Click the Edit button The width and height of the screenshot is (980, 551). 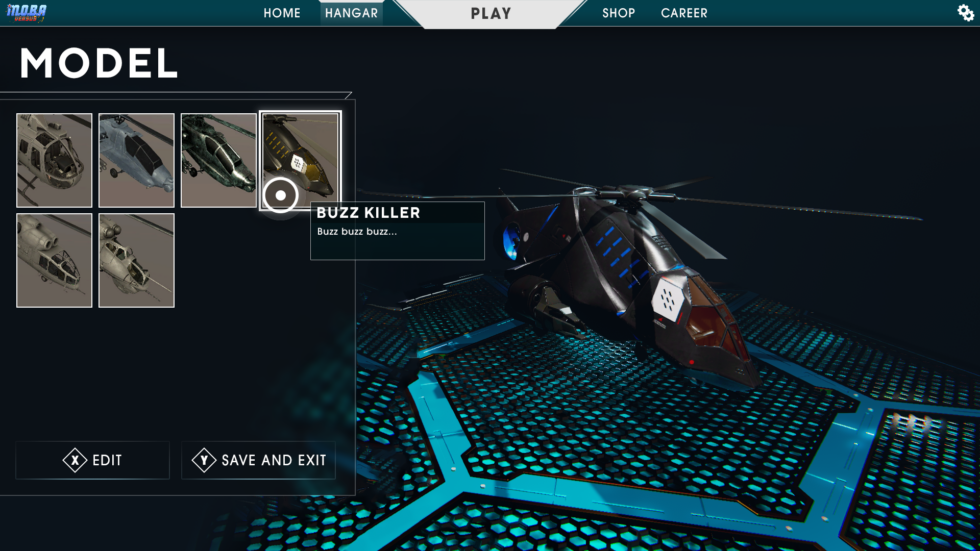(x=93, y=460)
